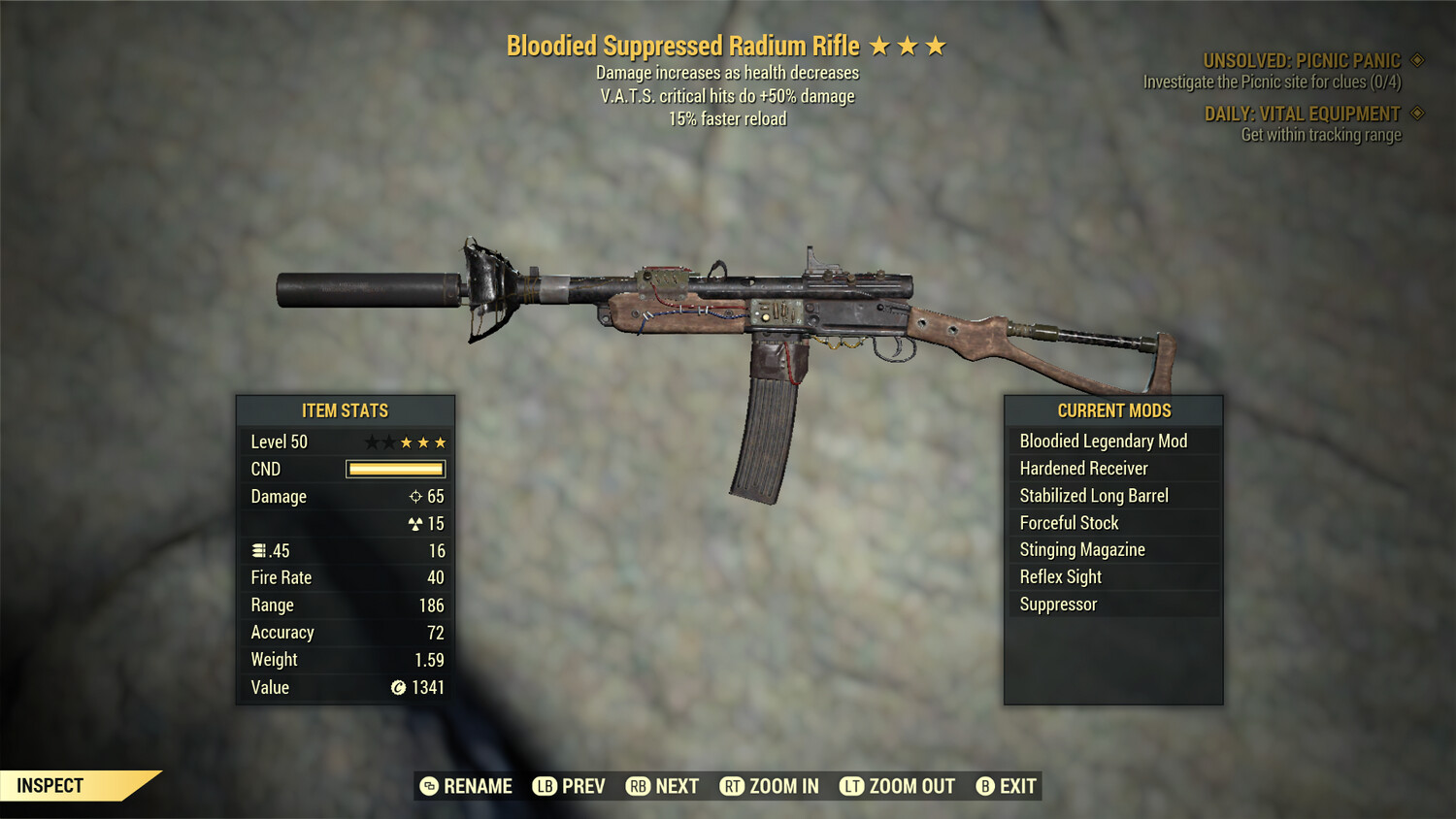
Task: Expand the Item Stats panel header
Action: 345,410
